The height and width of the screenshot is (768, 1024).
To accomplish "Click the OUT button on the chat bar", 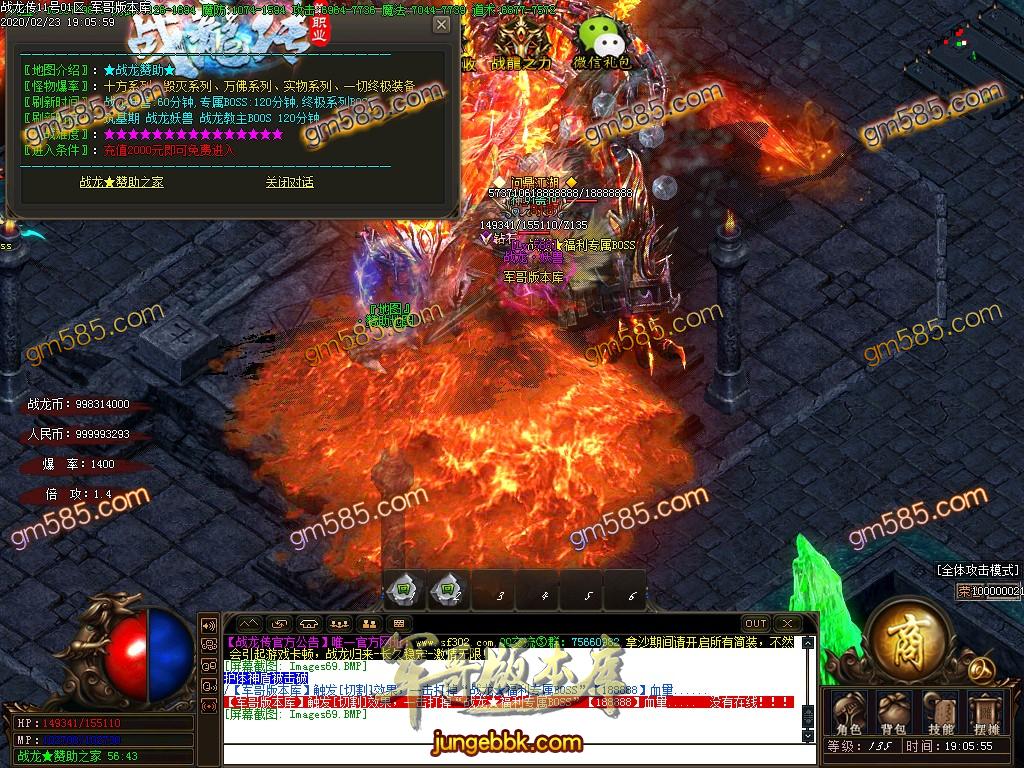I will [756, 624].
